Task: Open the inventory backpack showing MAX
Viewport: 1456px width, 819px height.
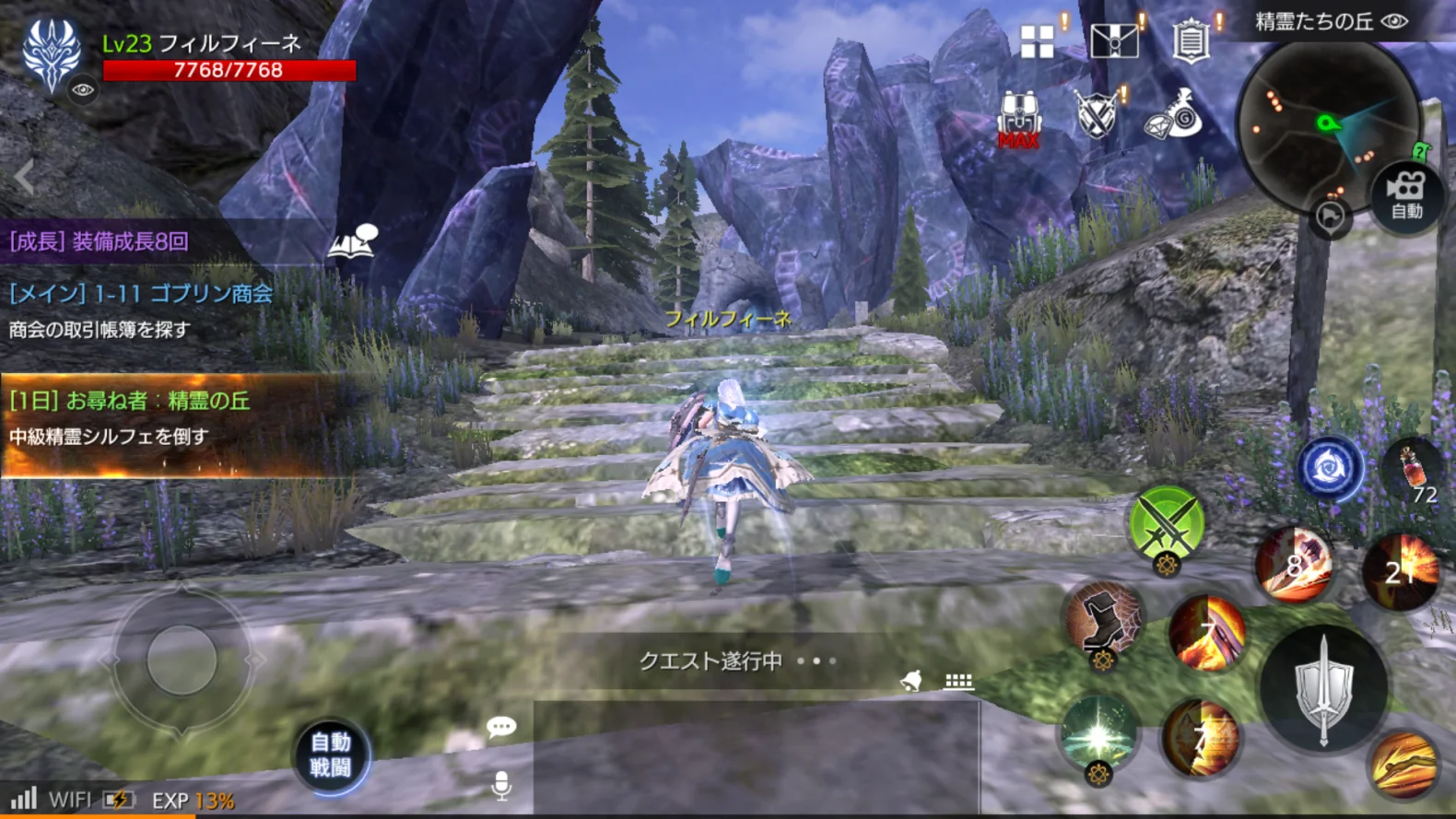Action: point(1017,117)
